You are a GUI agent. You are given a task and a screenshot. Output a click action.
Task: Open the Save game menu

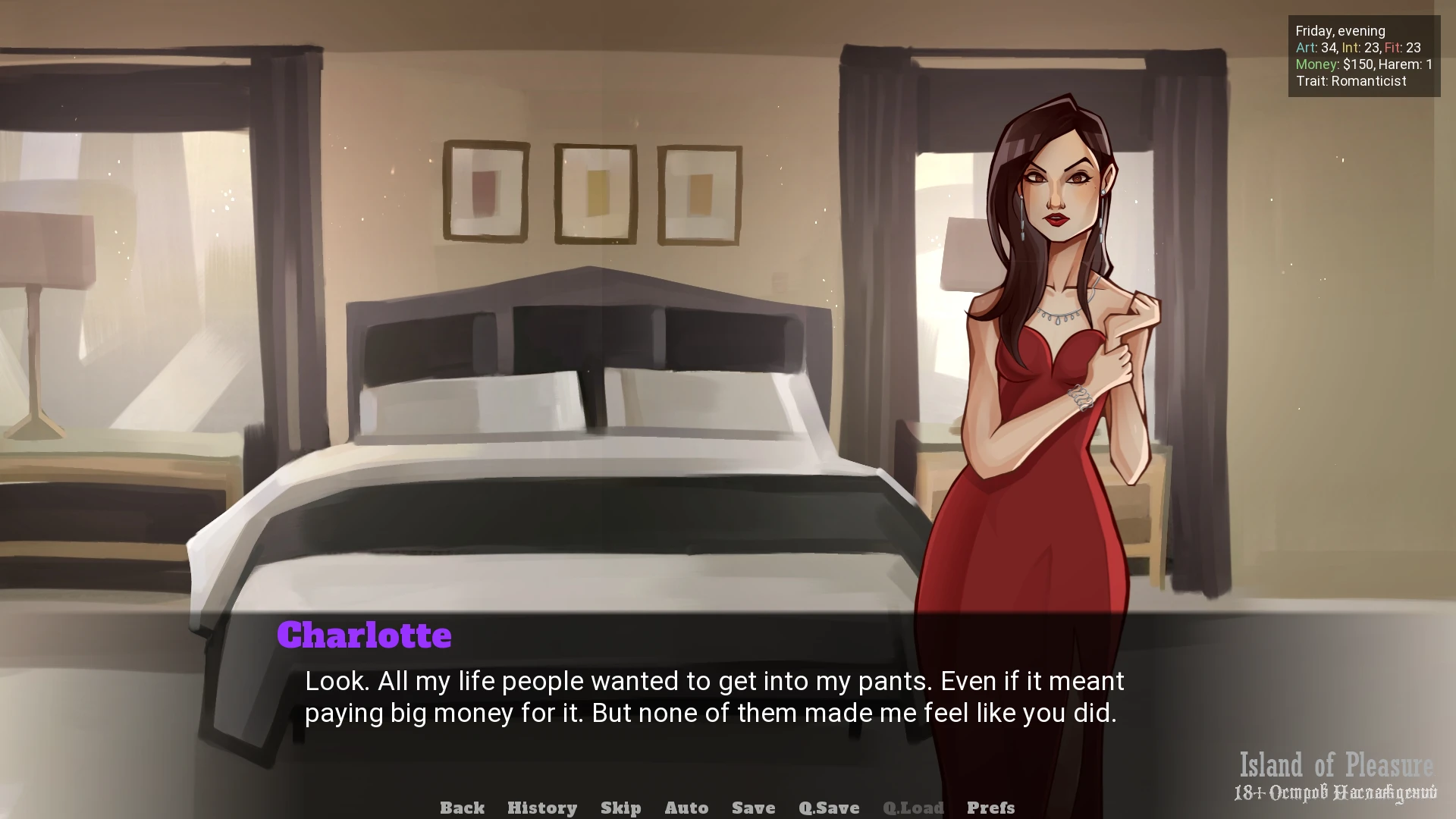tap(753, 808)
